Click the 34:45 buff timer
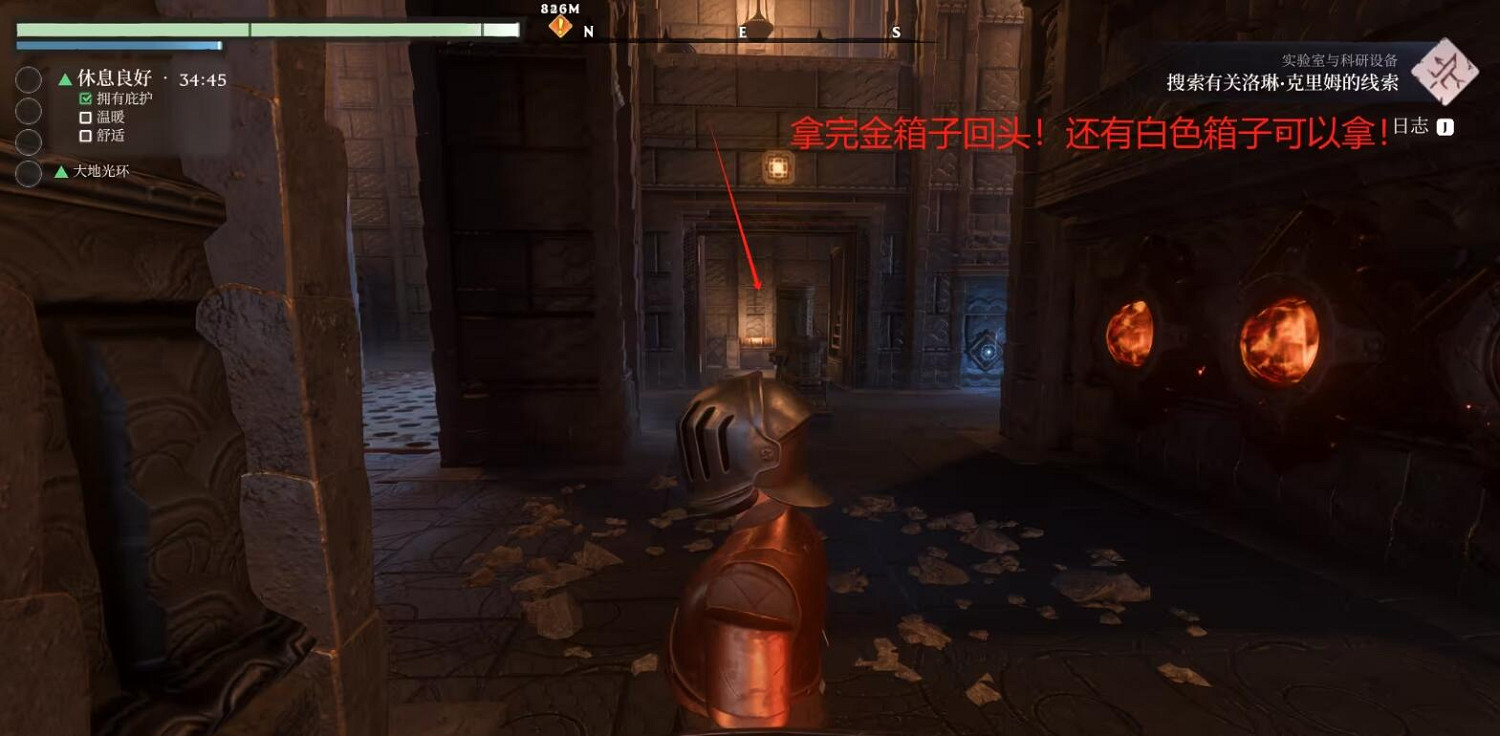The image size is (1500, 736). (x=203, y=79)
